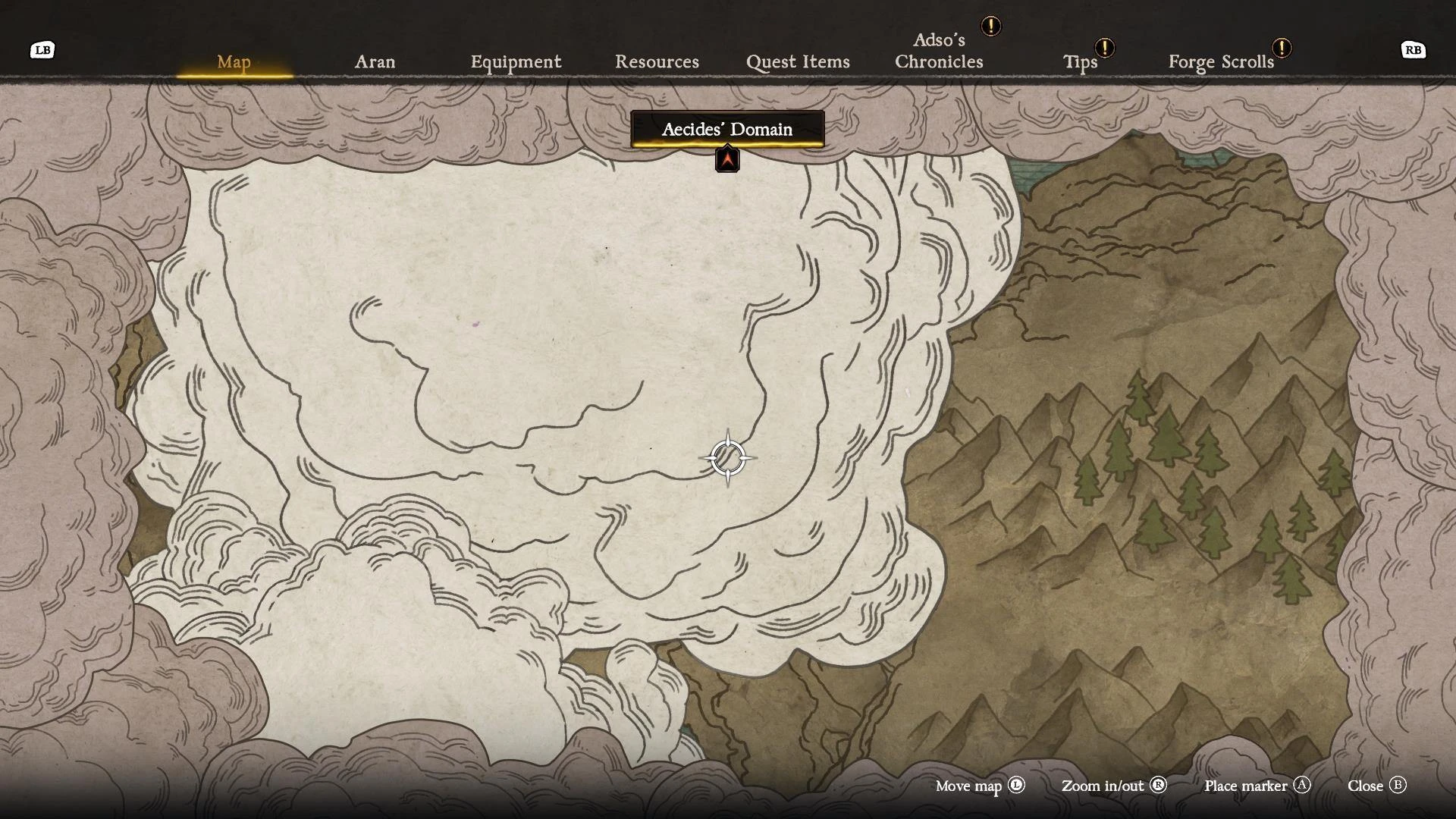The height and width of the screenshot is (819, 1456).
Task: Open the Quest Items tab
Action: [798, 62]
